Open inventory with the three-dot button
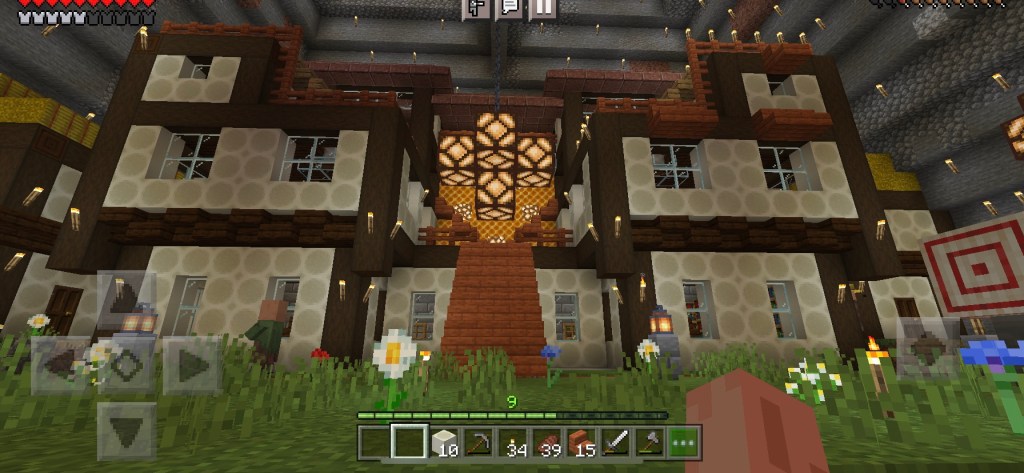Screen dimensions: 1024x473 pos(685,439)
